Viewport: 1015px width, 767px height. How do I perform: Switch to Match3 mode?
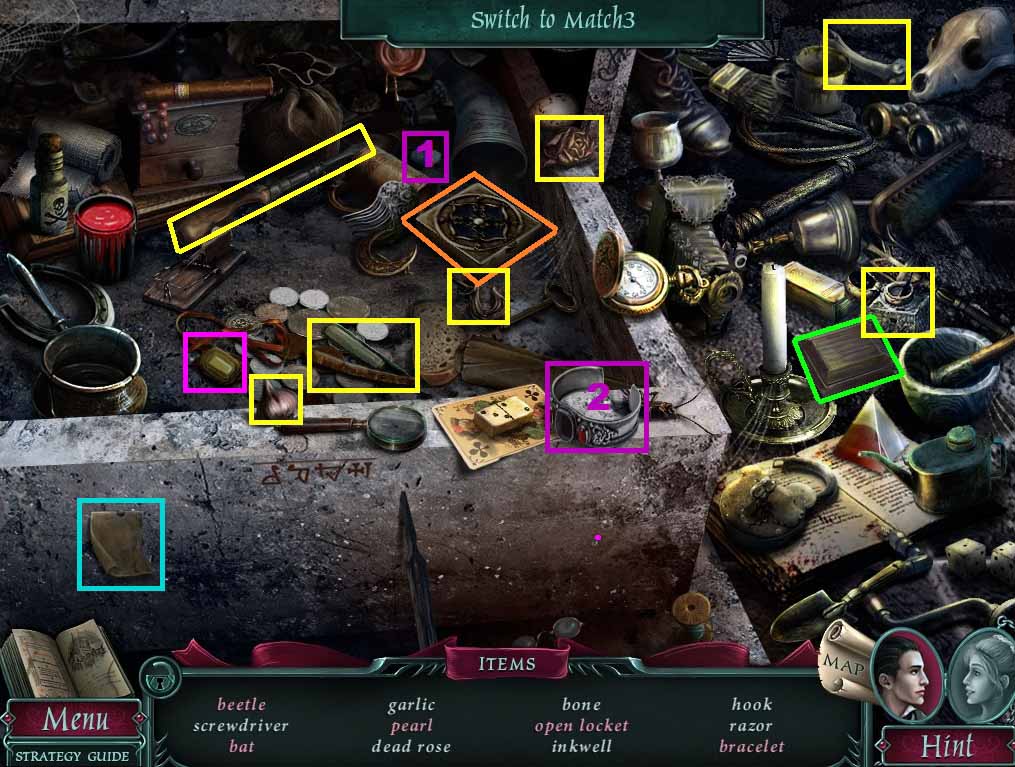[x=552, y=20]
